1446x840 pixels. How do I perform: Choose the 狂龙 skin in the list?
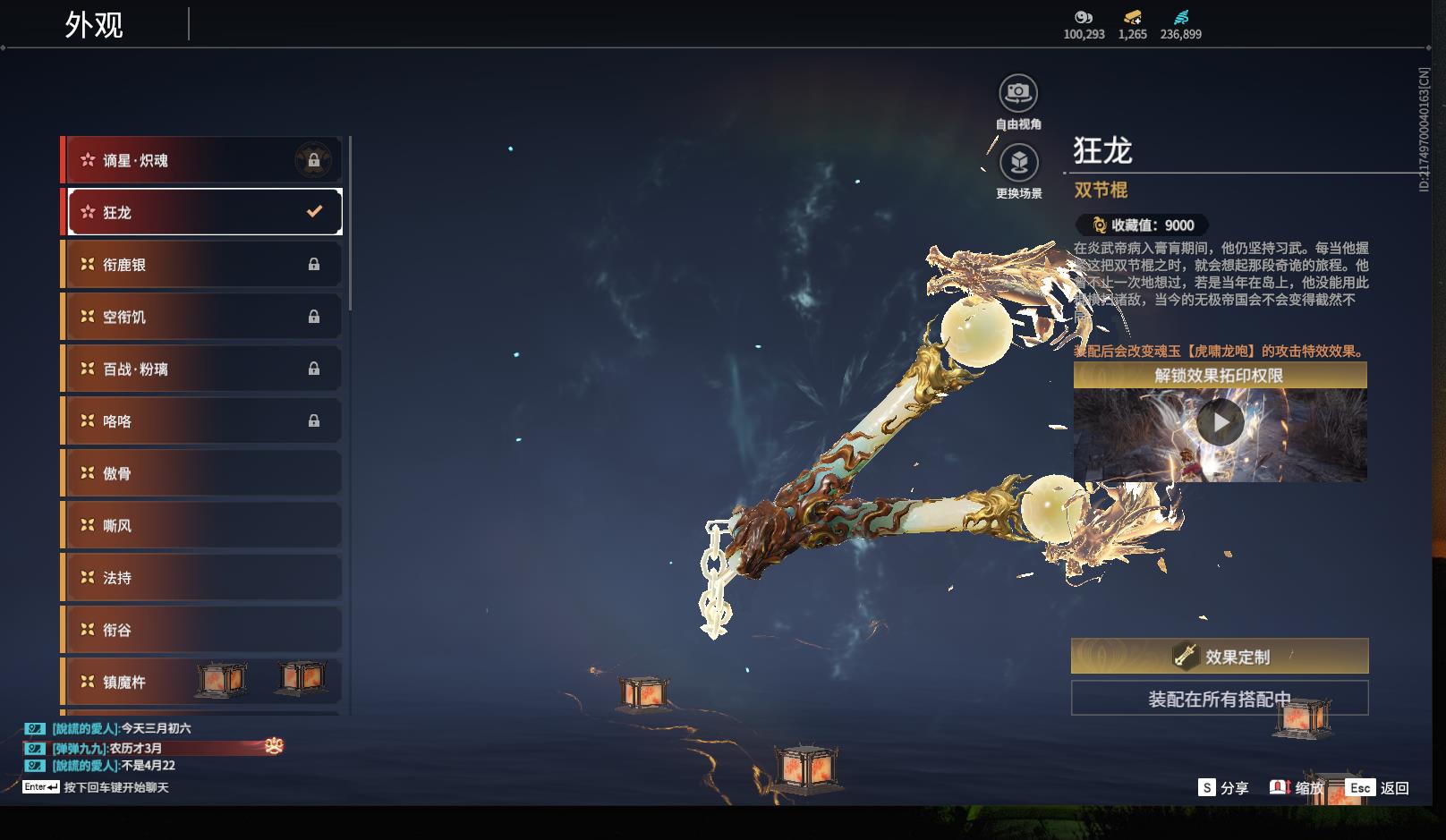tap(202, 212)
